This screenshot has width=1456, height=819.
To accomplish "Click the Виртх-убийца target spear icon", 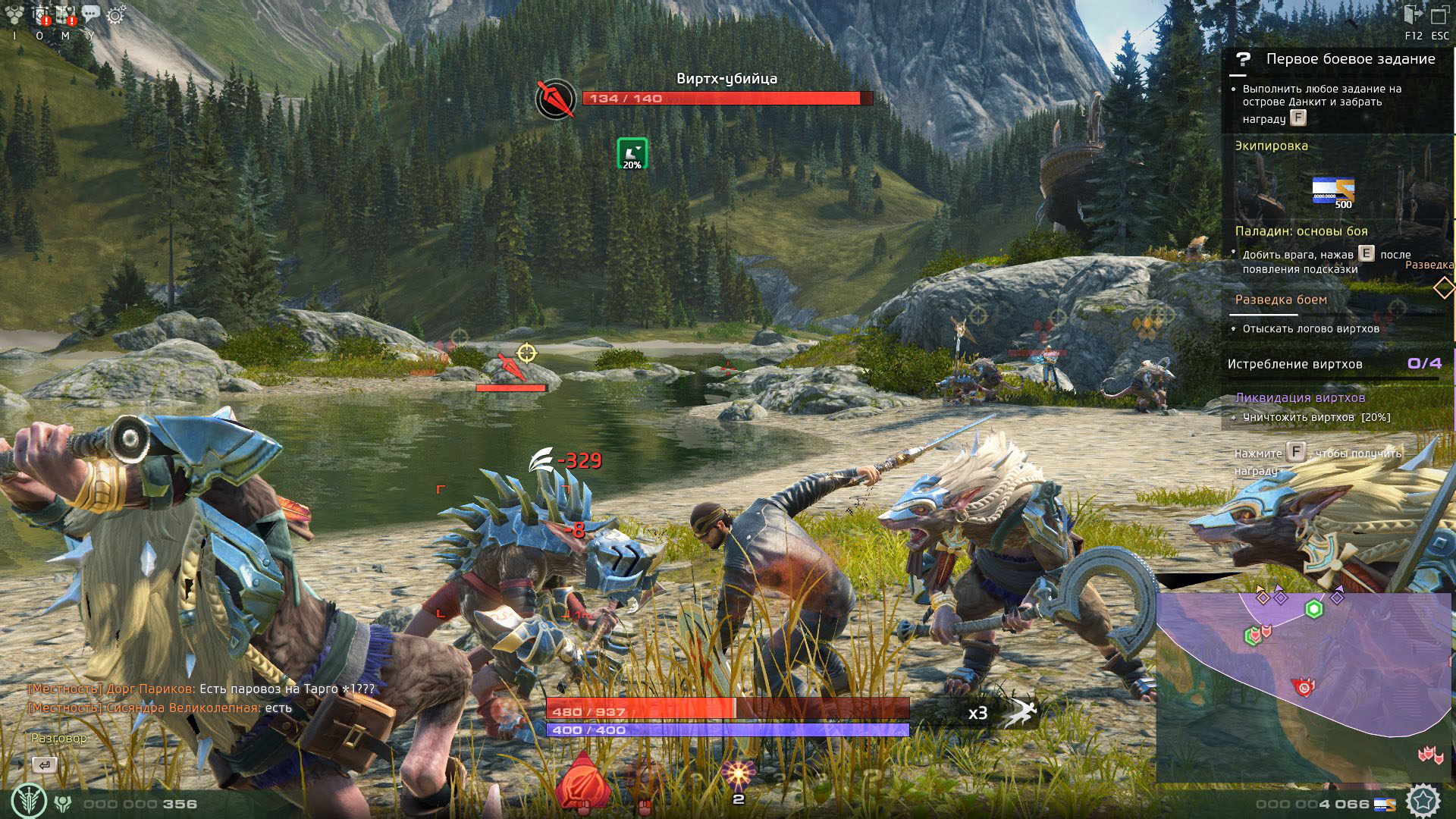I will [x=555, y=99].
